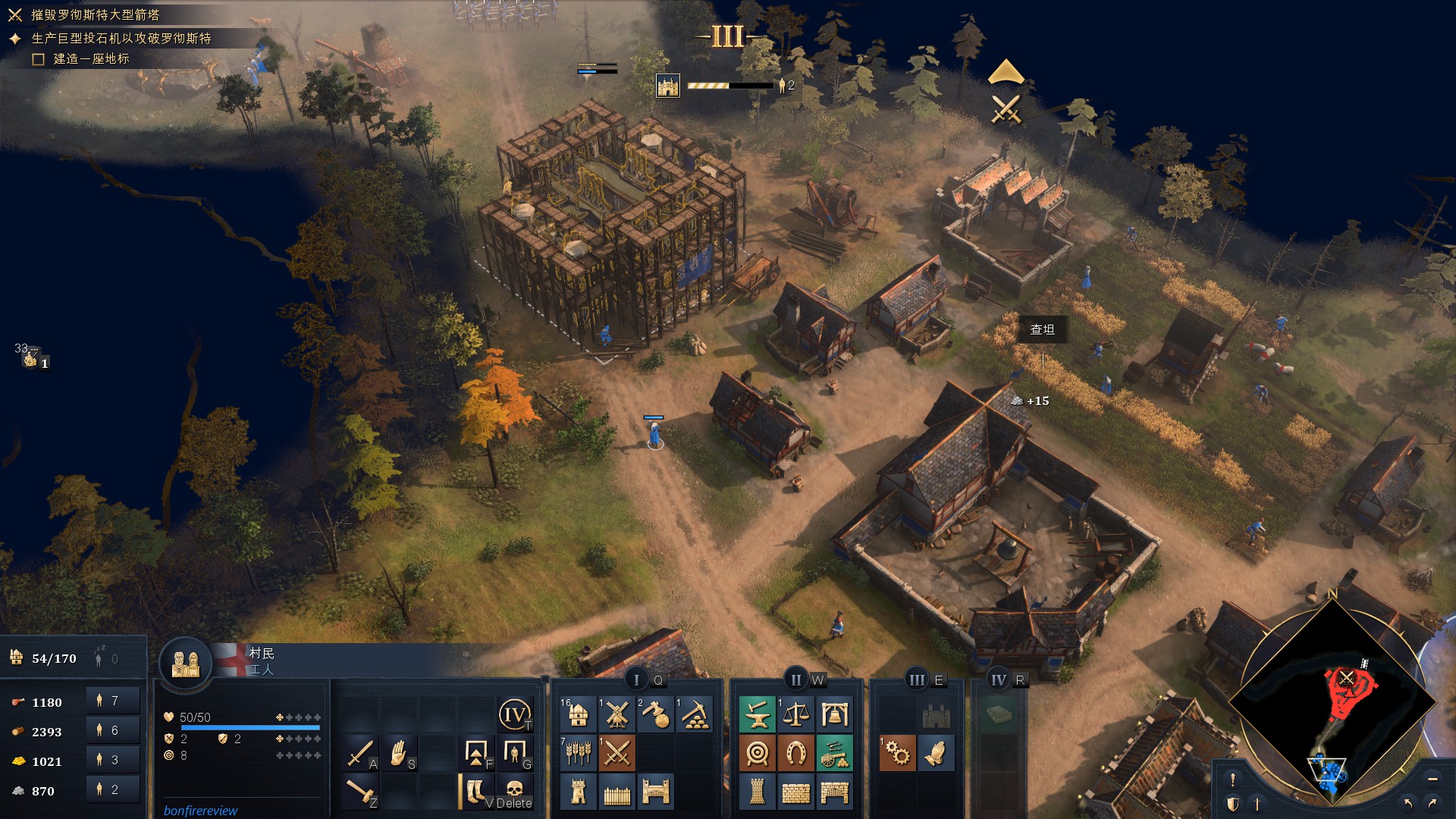Choose the barracks crossed swords icon

click(x=617, y=753)
